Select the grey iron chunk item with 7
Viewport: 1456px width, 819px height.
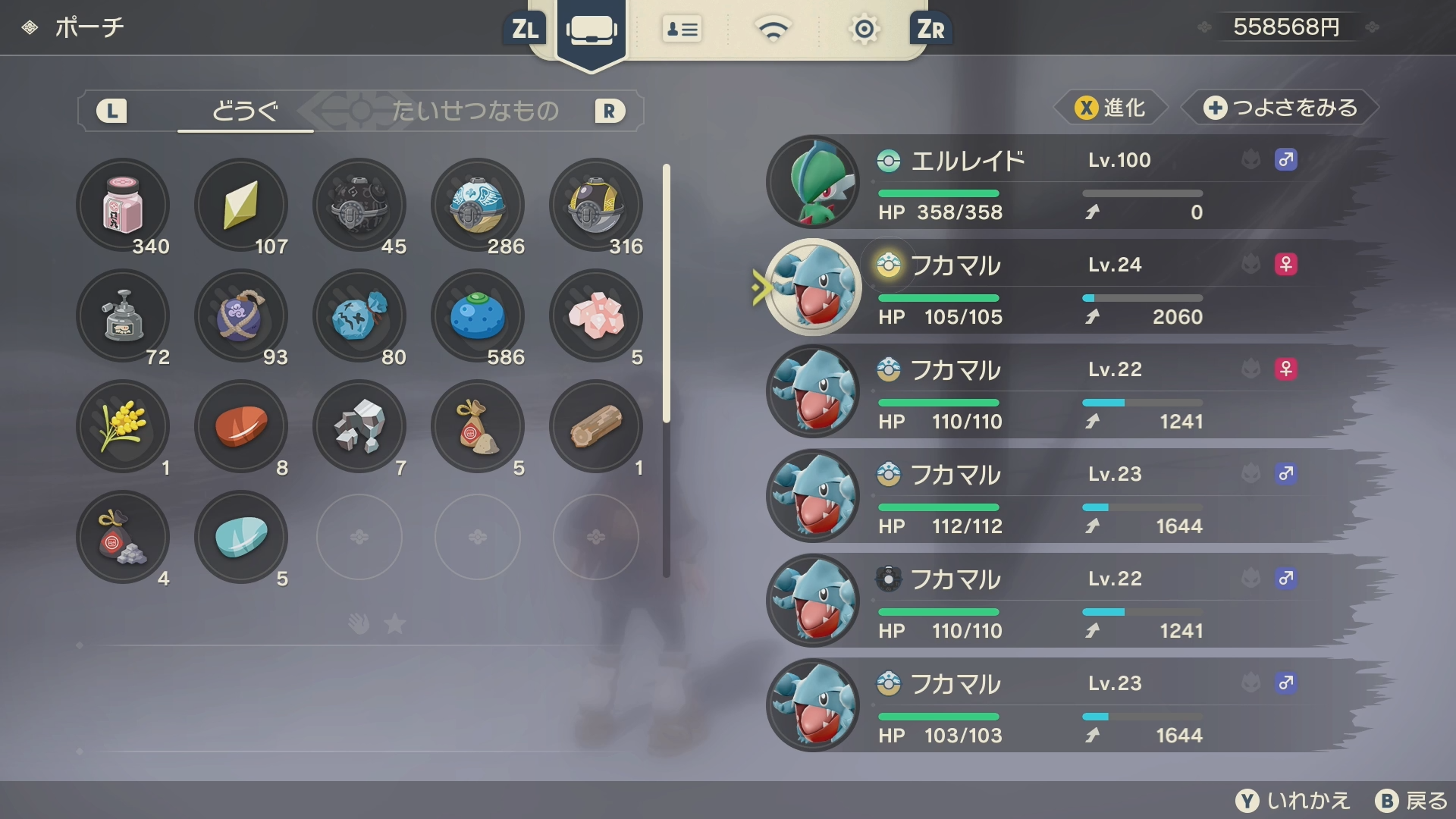click(x=359, y=426)
